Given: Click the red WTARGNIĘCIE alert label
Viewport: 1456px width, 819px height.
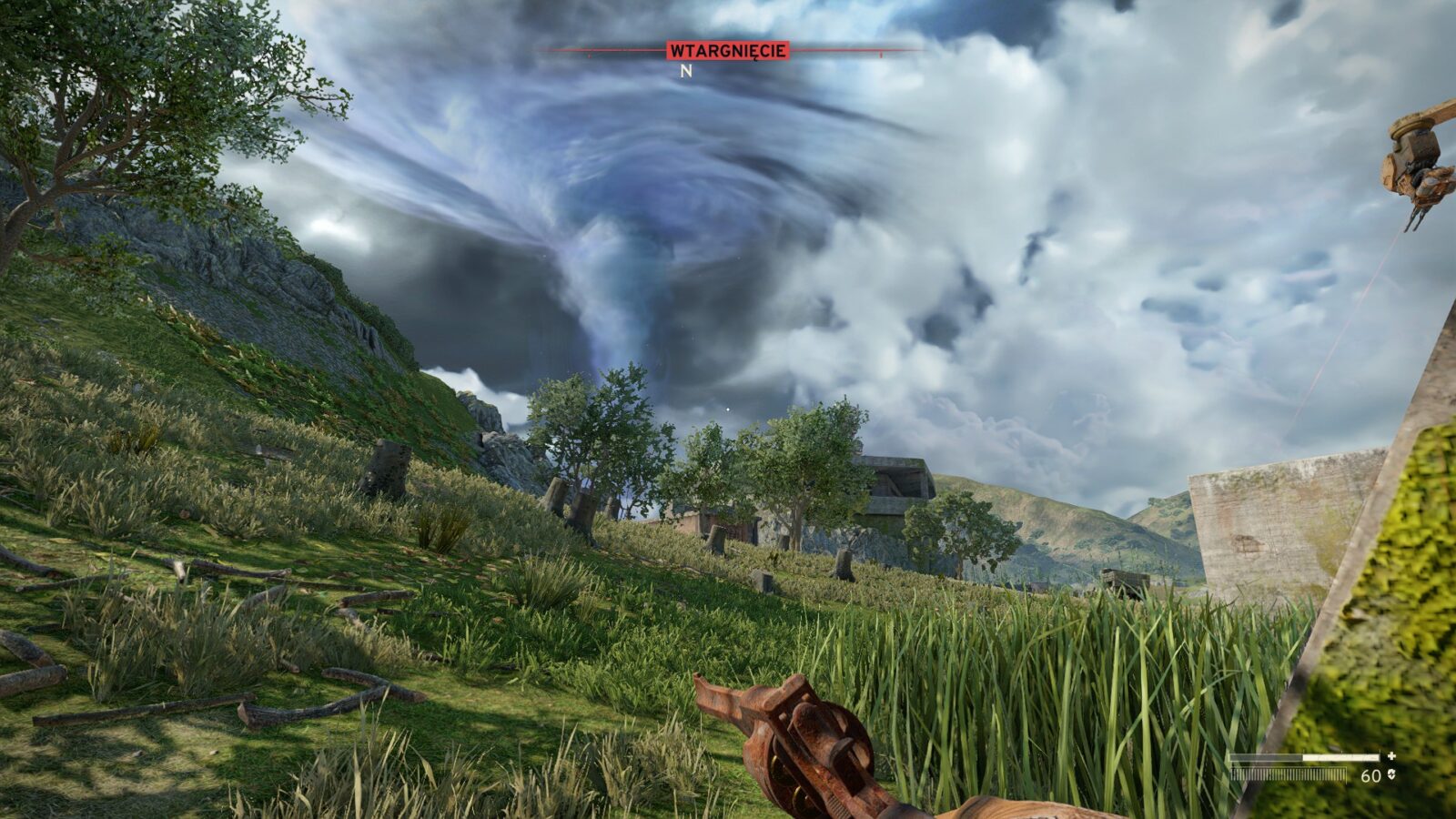Looking at the screenshot, I should point(727,51).
